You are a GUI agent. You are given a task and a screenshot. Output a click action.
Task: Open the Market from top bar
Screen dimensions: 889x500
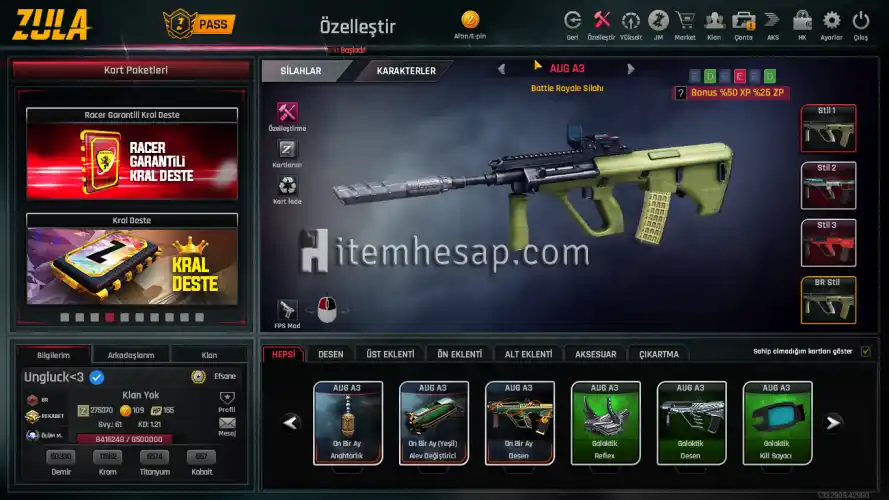[x=685, y=22]
